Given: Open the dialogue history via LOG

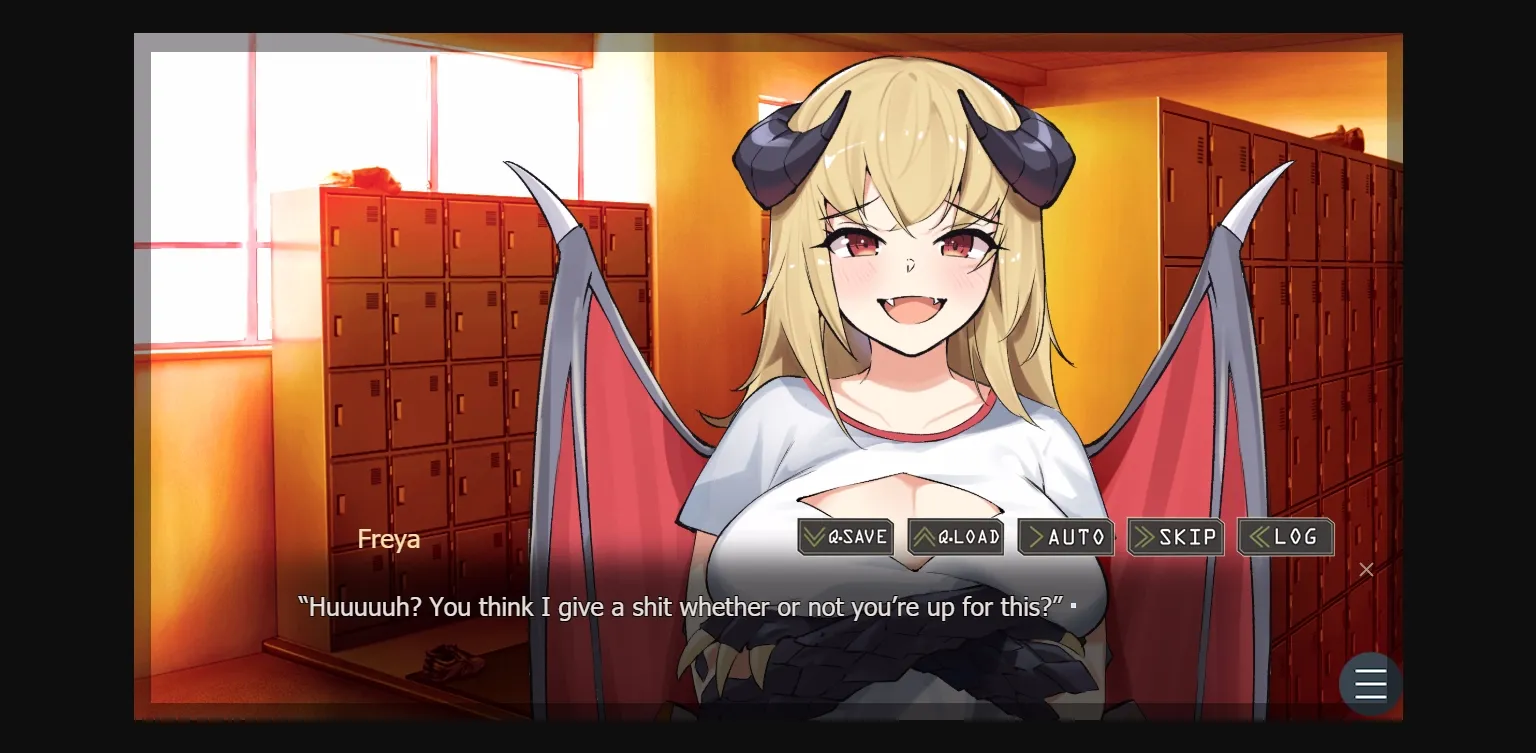Looking at the screenshot, I should coord(1285,537).
